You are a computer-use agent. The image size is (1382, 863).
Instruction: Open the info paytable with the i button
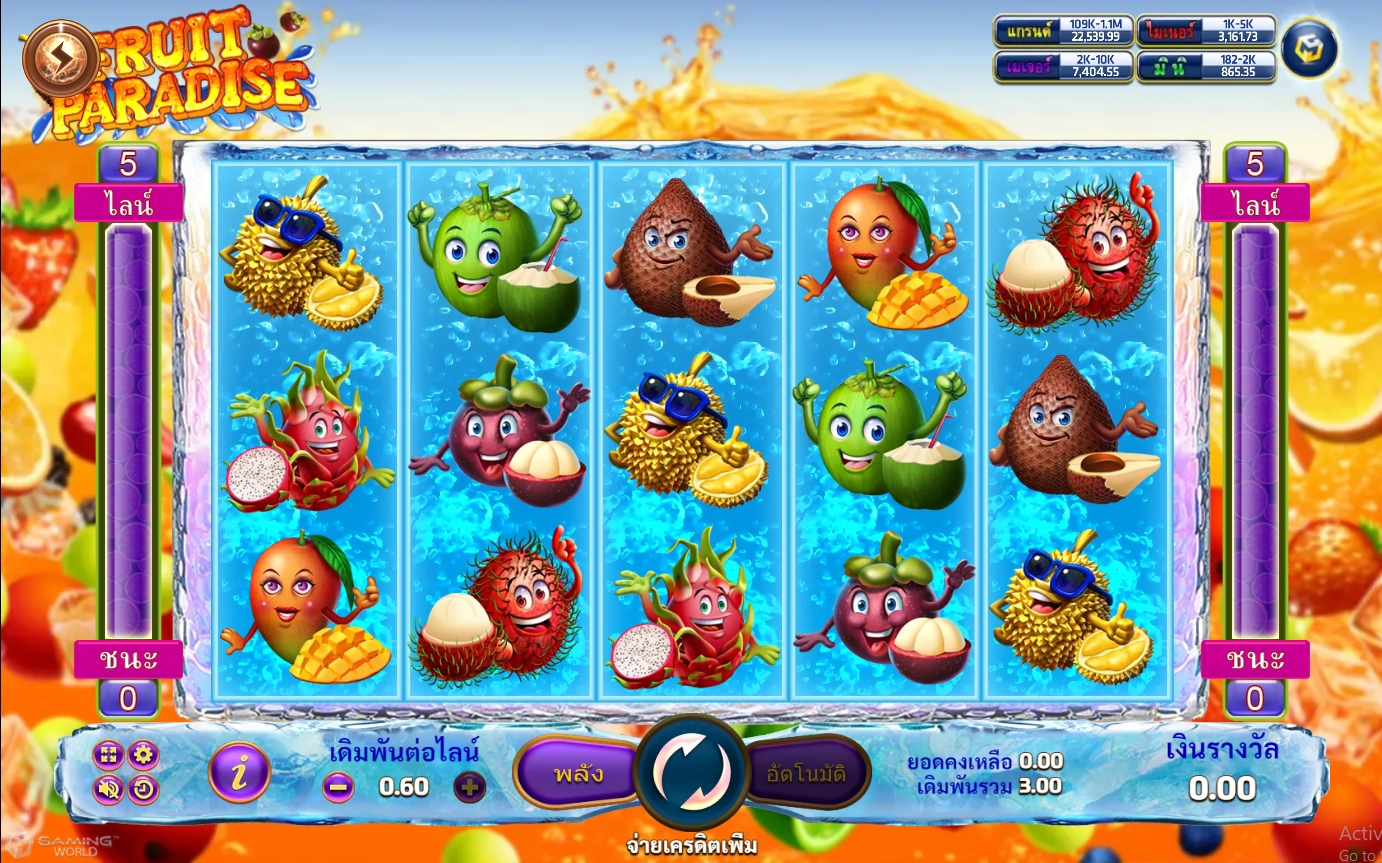coord(239,772)
